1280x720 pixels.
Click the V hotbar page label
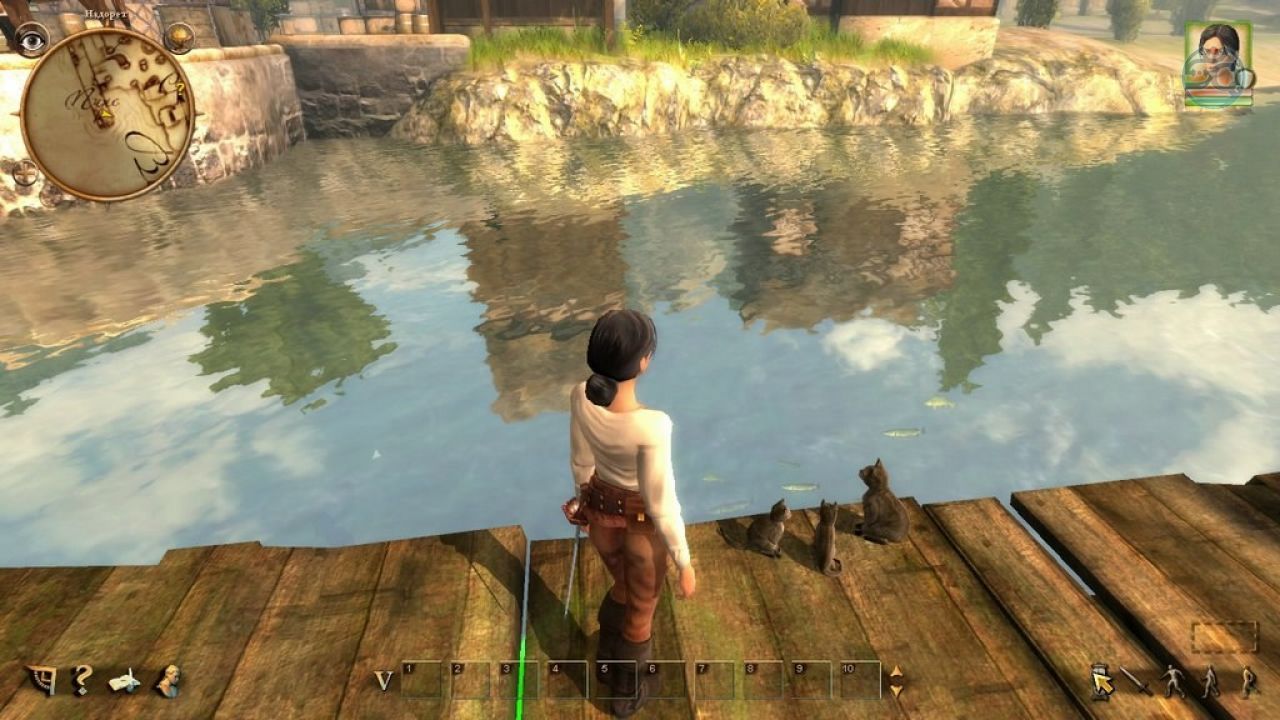click(x=383, y=680)
